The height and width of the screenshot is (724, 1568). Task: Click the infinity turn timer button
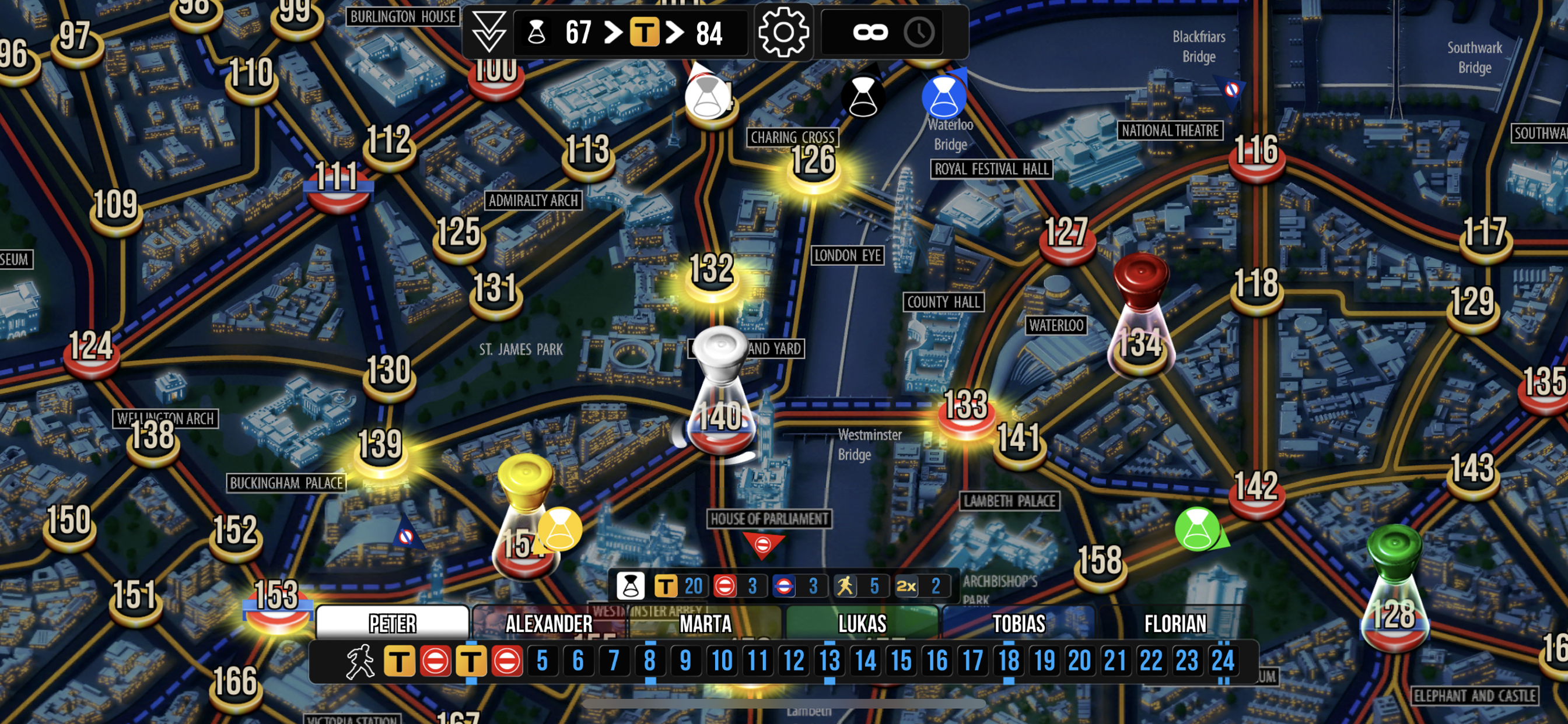[870, 31]
